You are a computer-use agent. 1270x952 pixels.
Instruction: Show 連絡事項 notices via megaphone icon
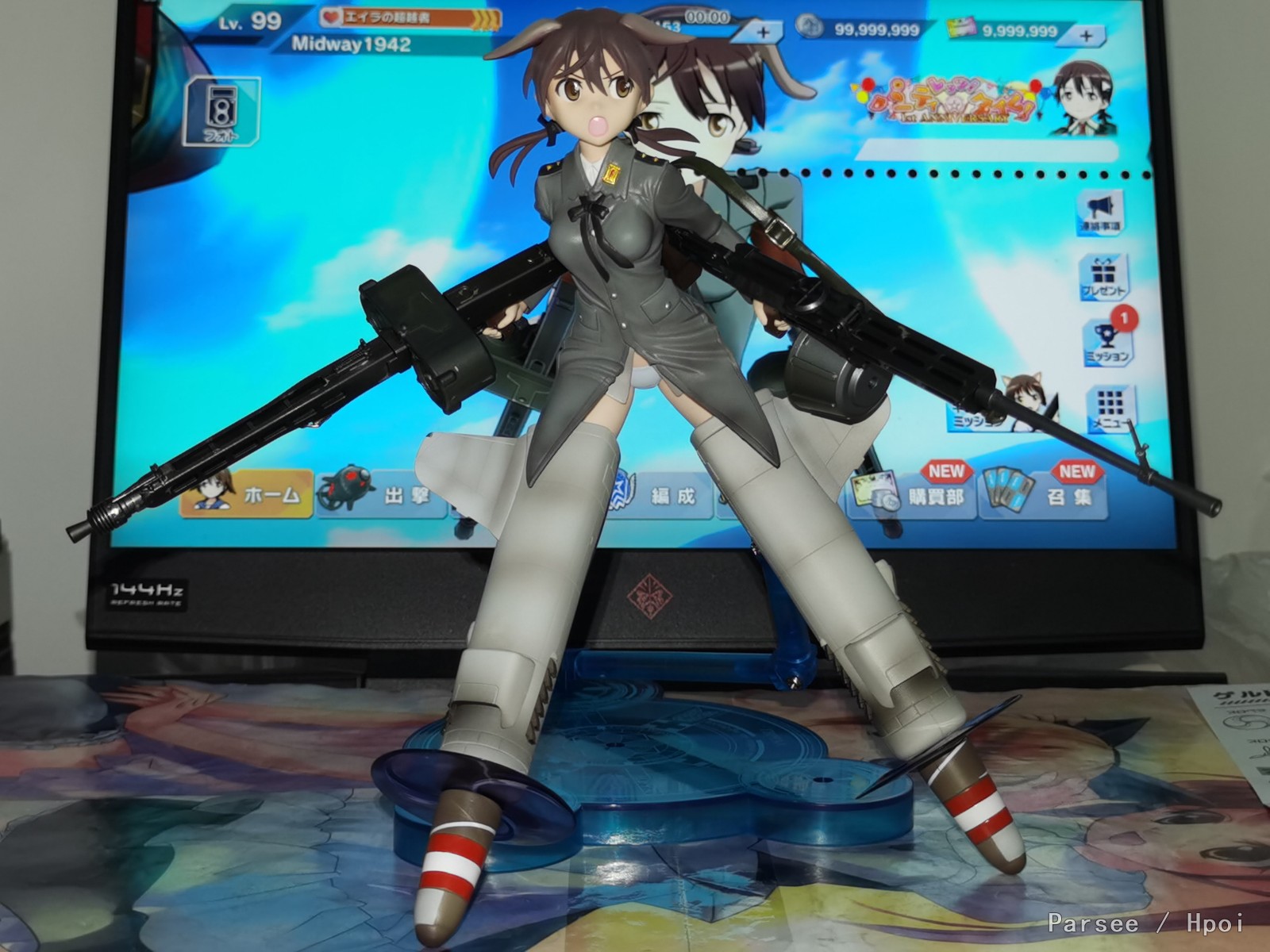pyautogui.click(x=1100, y=213)
